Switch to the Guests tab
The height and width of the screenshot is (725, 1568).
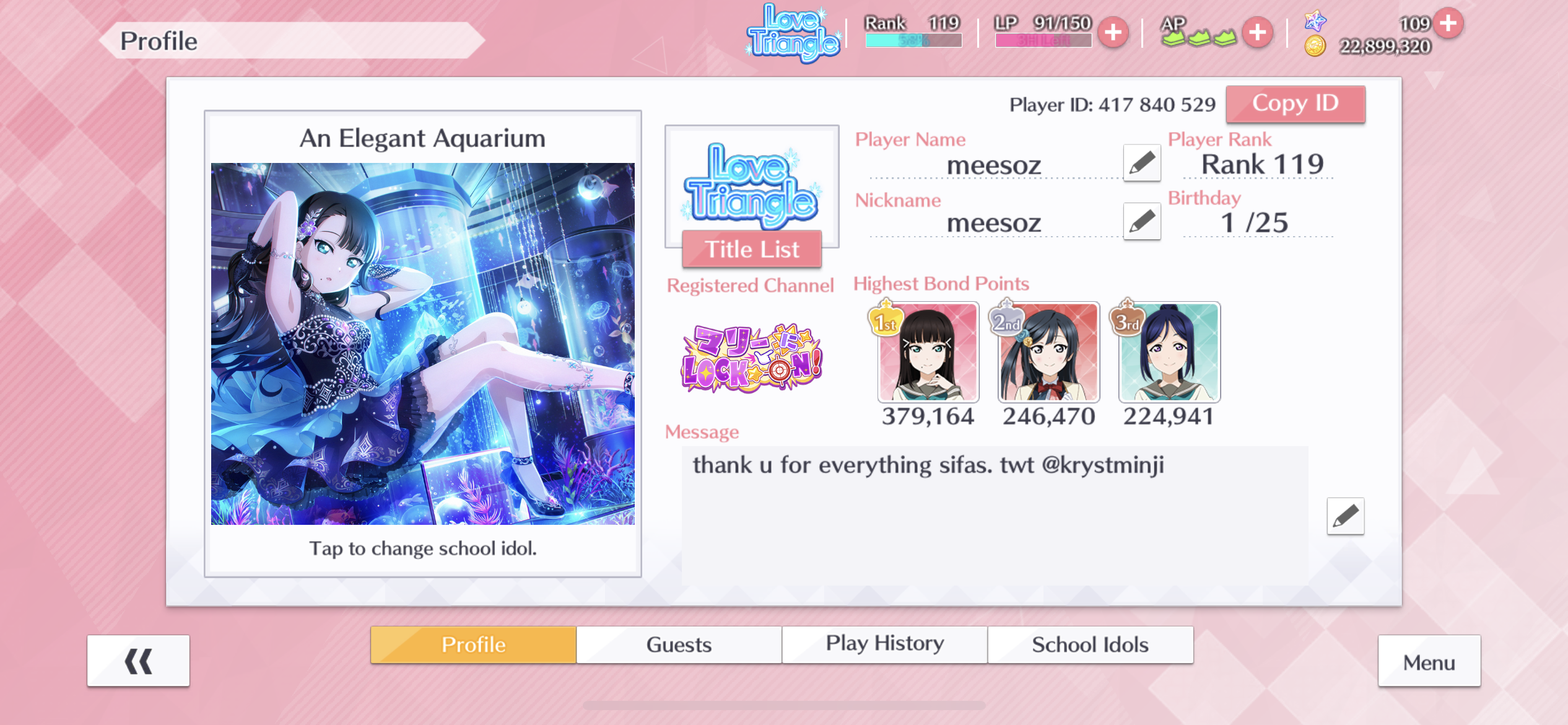click(679, 644)
